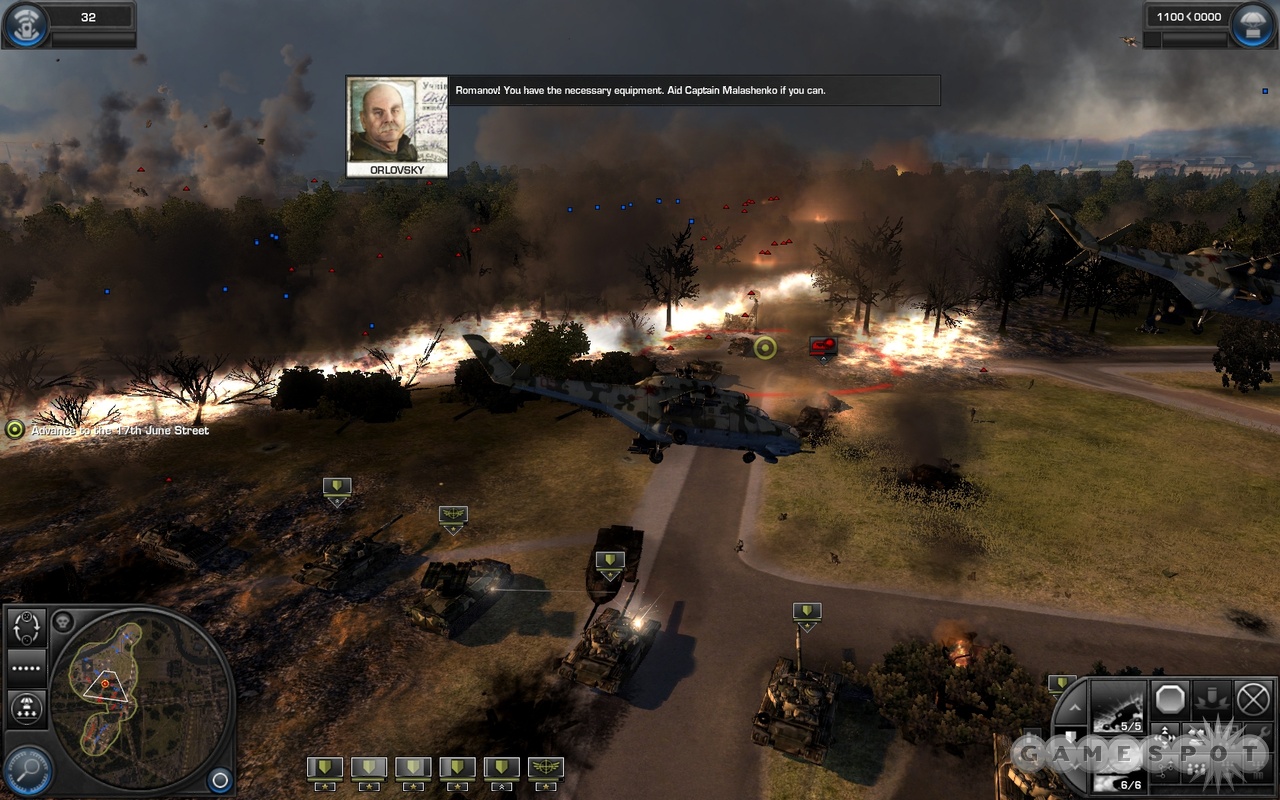Open the five-dots panel button
Screen dimensions: 1280x800
tap(27, 667)
